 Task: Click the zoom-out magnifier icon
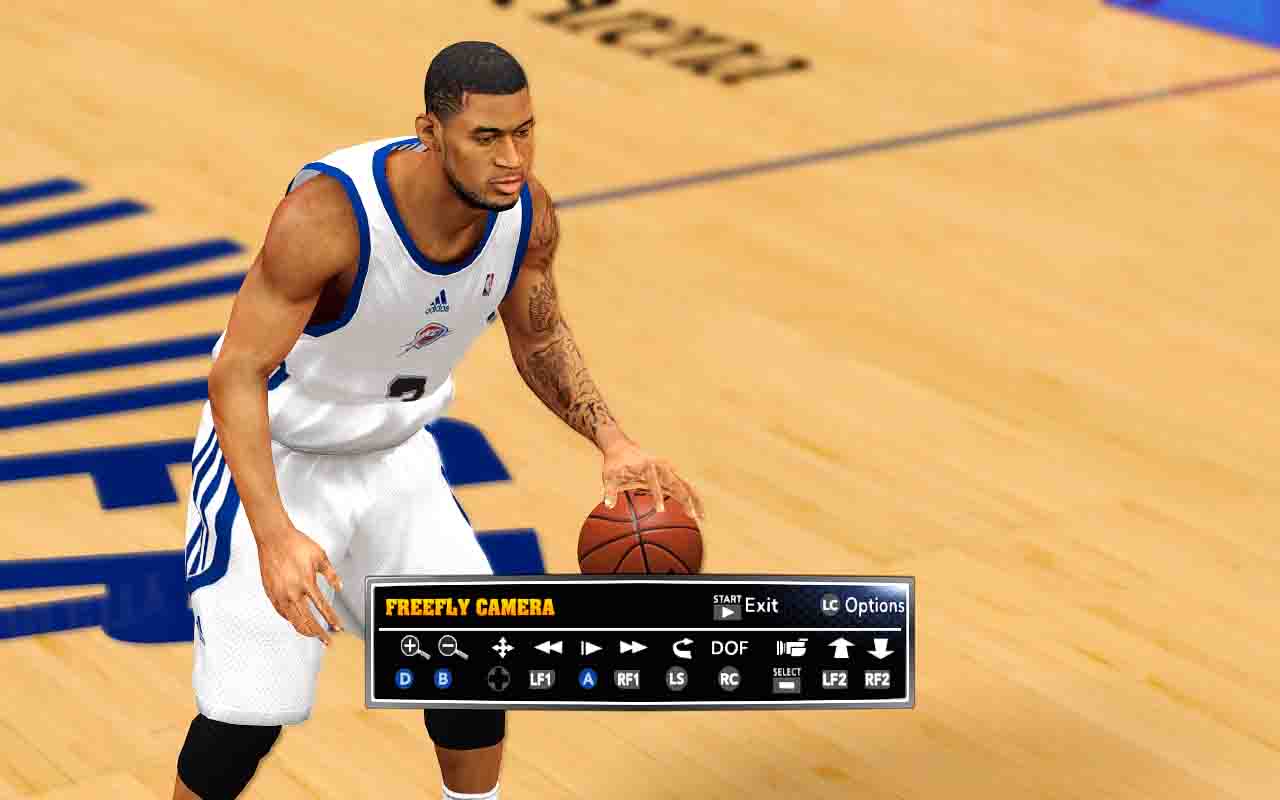click(453, 647)
